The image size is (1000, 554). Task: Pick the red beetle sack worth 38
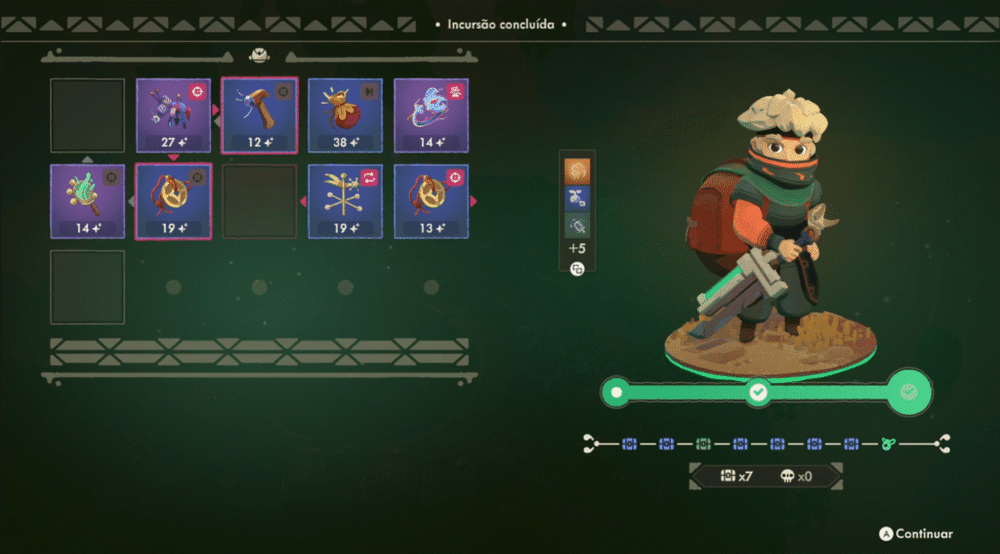pos(345,115)
